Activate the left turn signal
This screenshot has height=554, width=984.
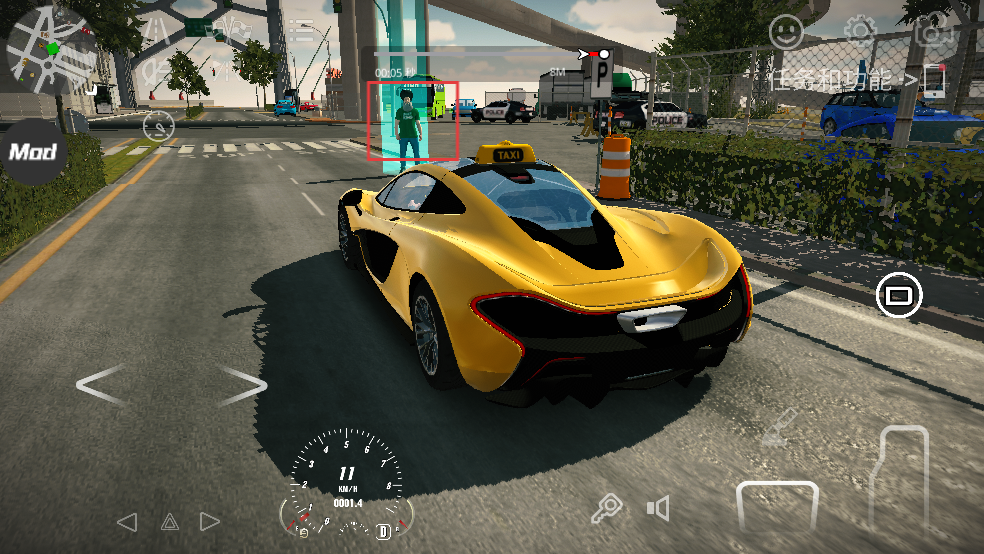pos(126,521)
